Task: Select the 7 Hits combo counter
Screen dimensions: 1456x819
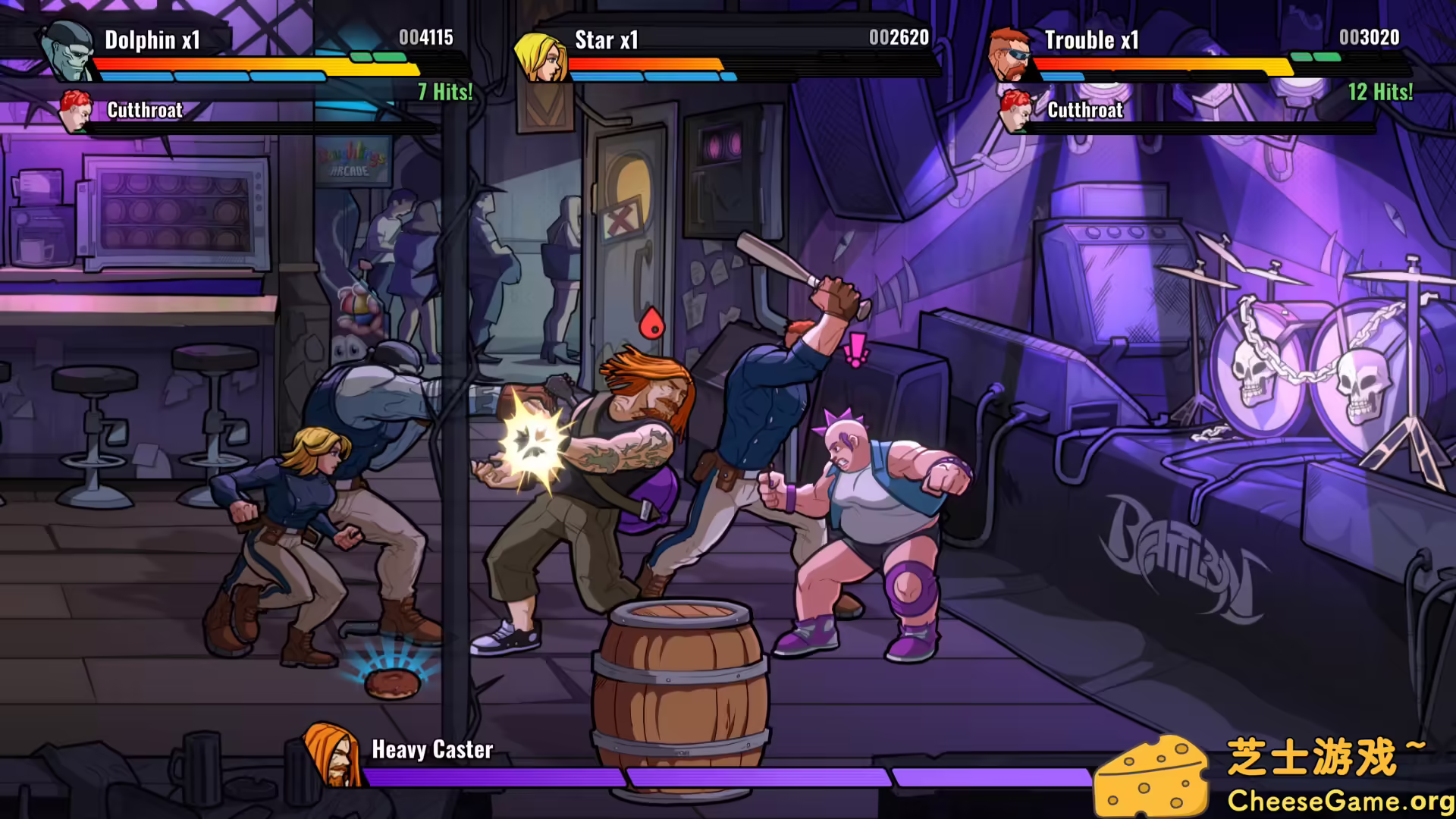Action: click(x=444, y=93)
